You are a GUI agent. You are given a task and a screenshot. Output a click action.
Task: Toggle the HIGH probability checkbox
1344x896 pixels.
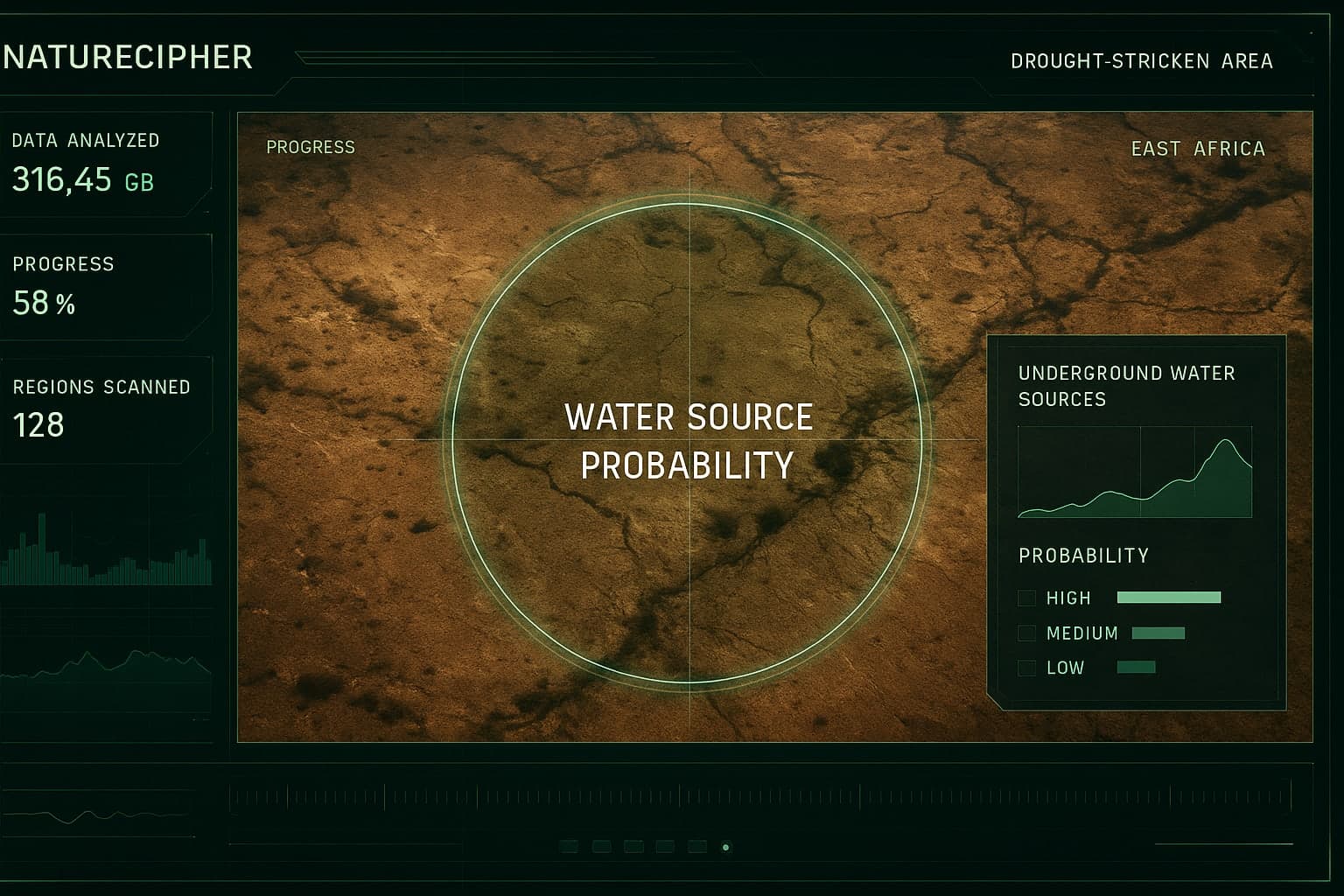pos(1026,598)
